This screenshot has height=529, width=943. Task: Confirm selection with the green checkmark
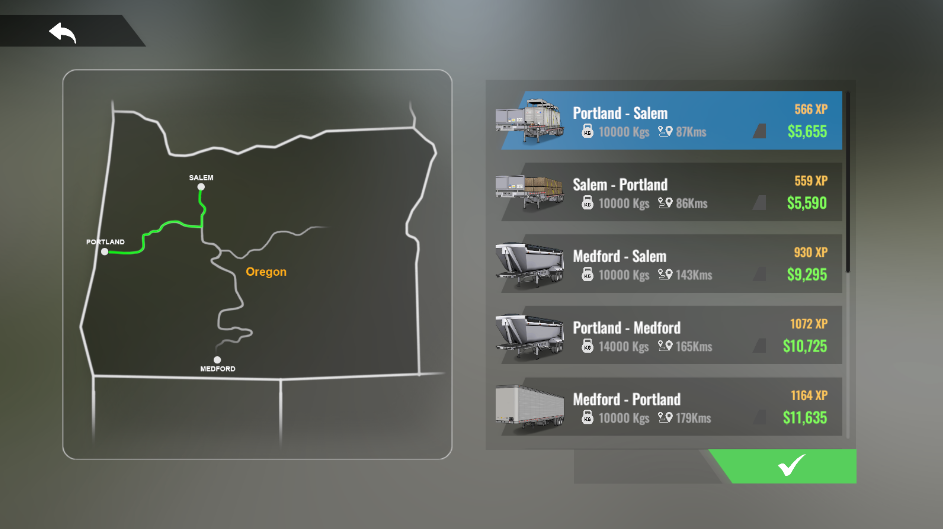790,466
